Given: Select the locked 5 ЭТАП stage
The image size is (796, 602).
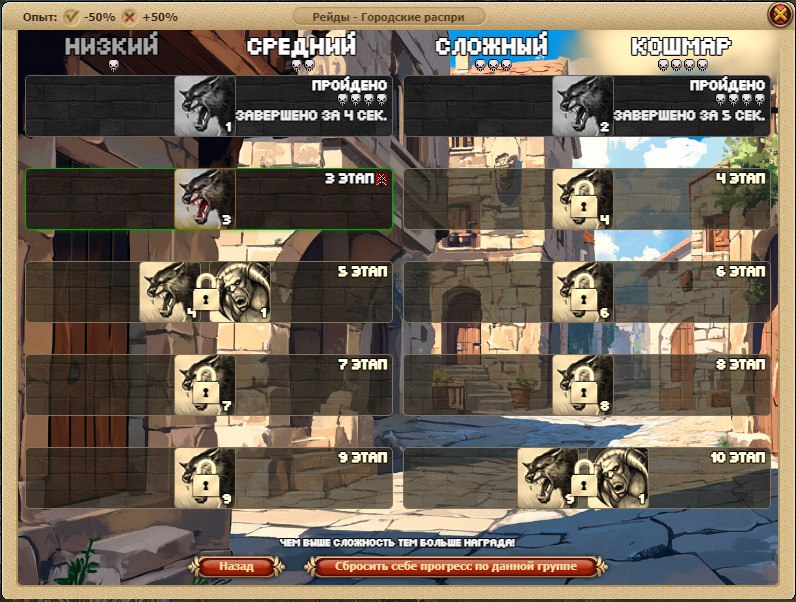Looking at the screenshot, I should pos(208,292).
